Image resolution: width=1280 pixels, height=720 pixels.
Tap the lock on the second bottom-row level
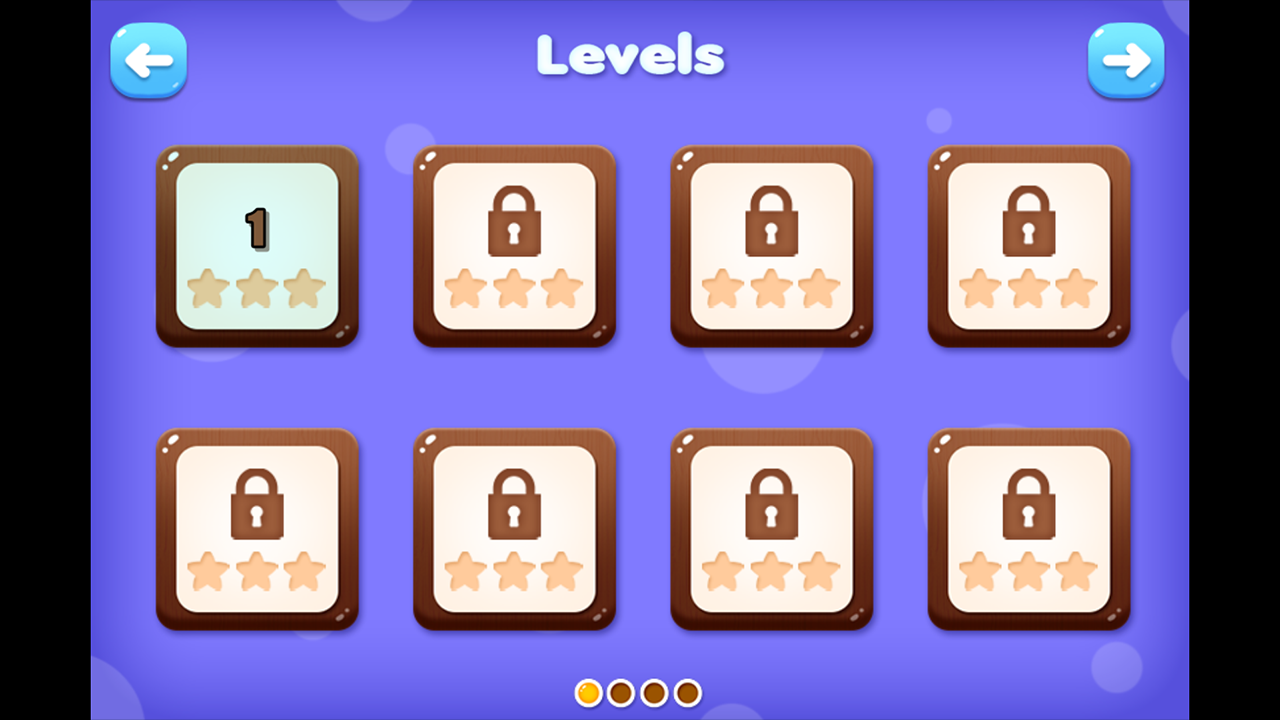pos(514,505)
